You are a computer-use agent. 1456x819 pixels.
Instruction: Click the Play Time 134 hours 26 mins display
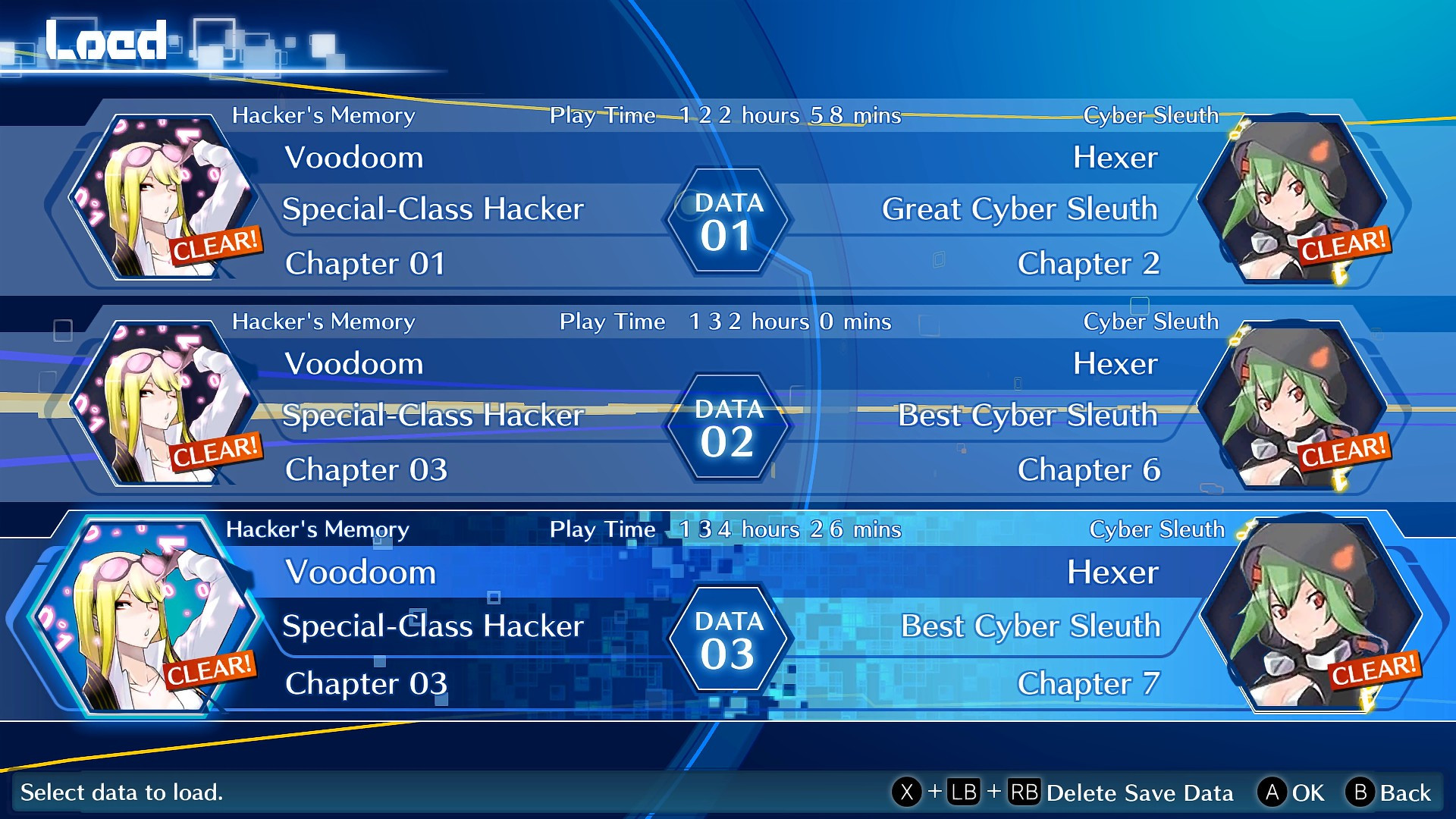point(758,529)
